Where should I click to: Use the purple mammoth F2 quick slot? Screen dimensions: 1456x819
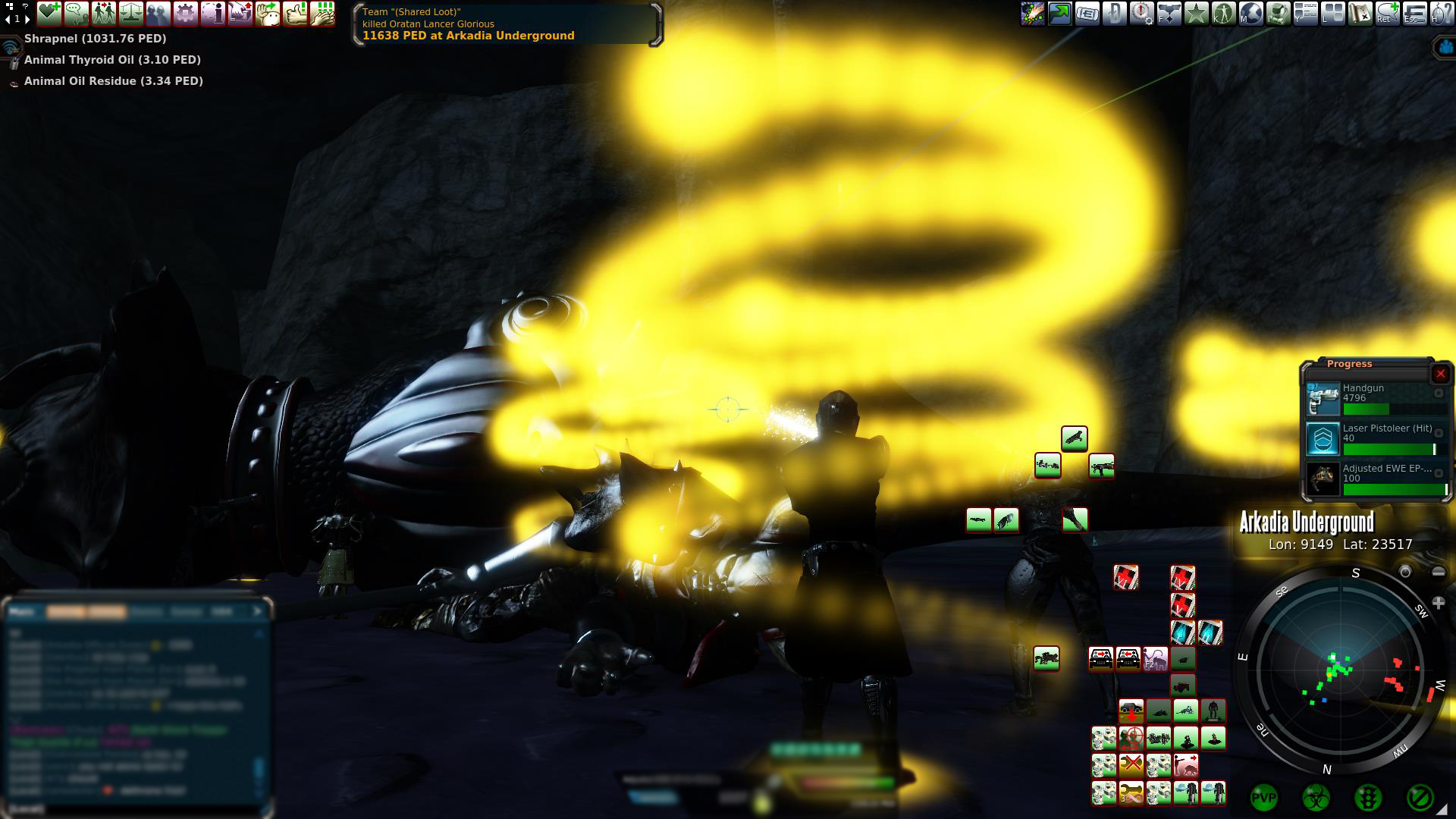click(x=1155, y=658)
